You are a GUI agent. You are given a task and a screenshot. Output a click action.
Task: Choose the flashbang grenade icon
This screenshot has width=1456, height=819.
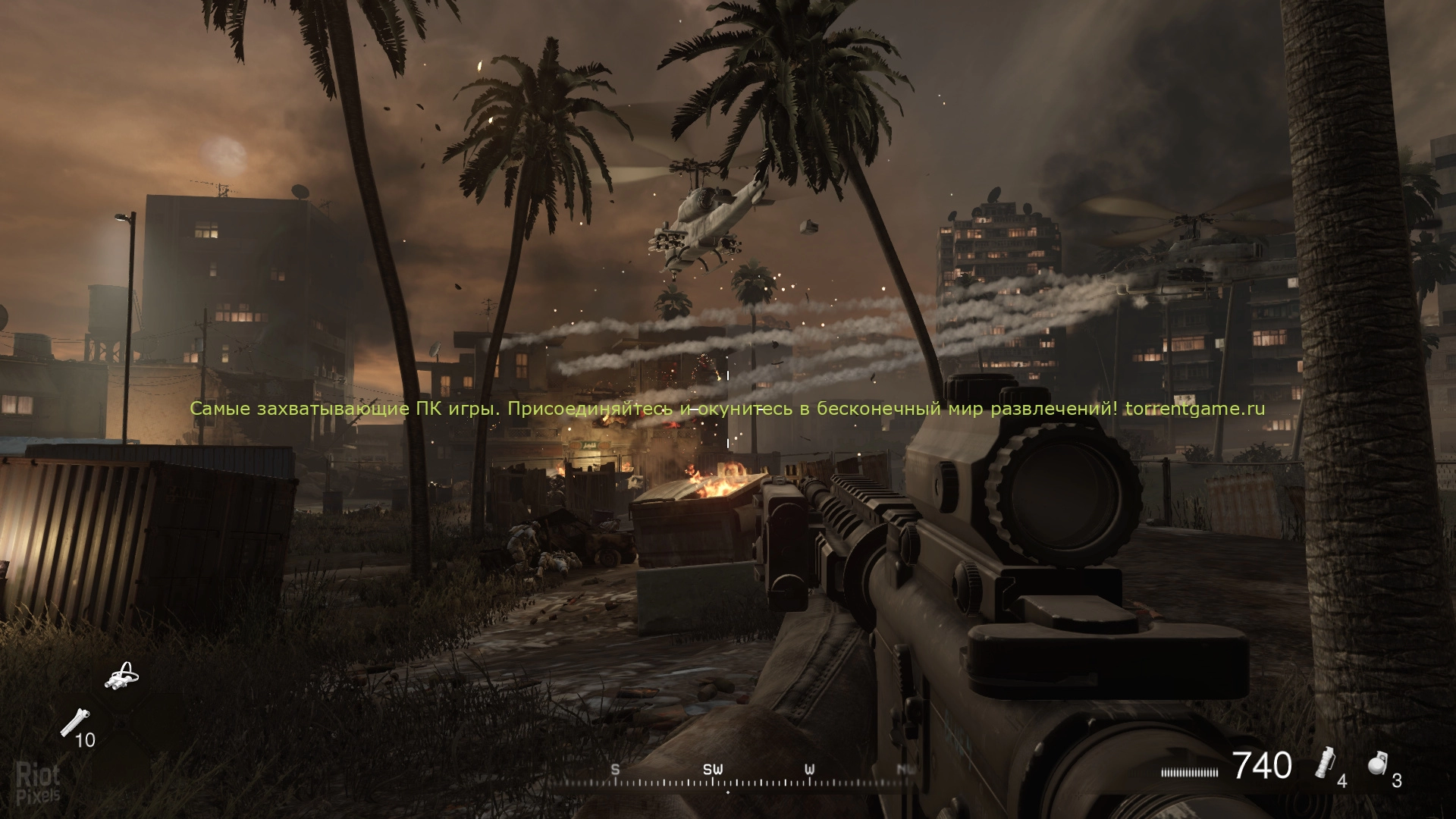click(x=1324, y=766)
